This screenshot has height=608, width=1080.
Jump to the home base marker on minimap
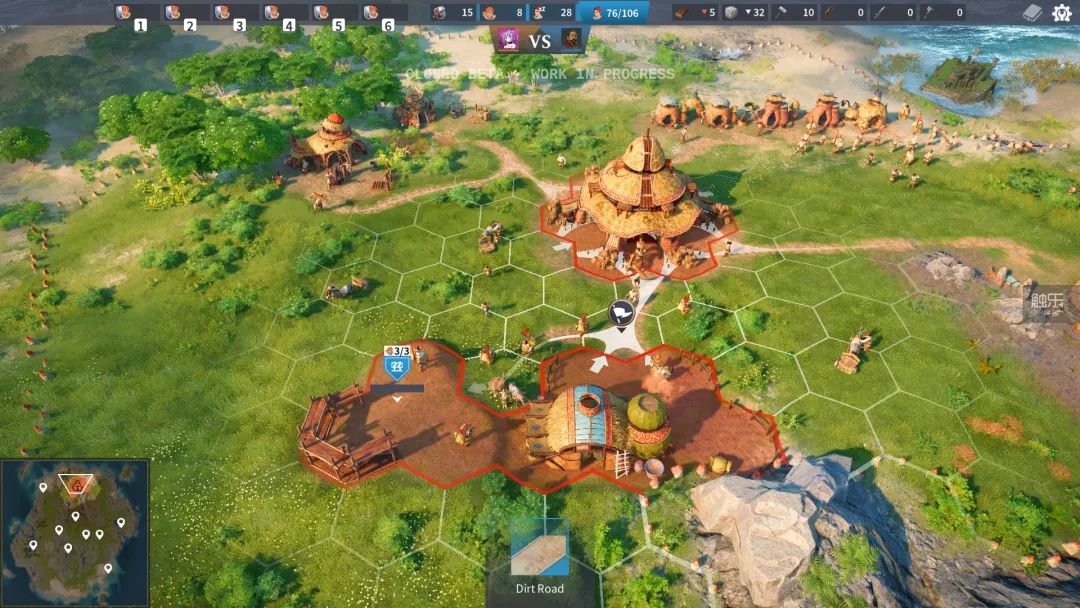coord(74,485)
